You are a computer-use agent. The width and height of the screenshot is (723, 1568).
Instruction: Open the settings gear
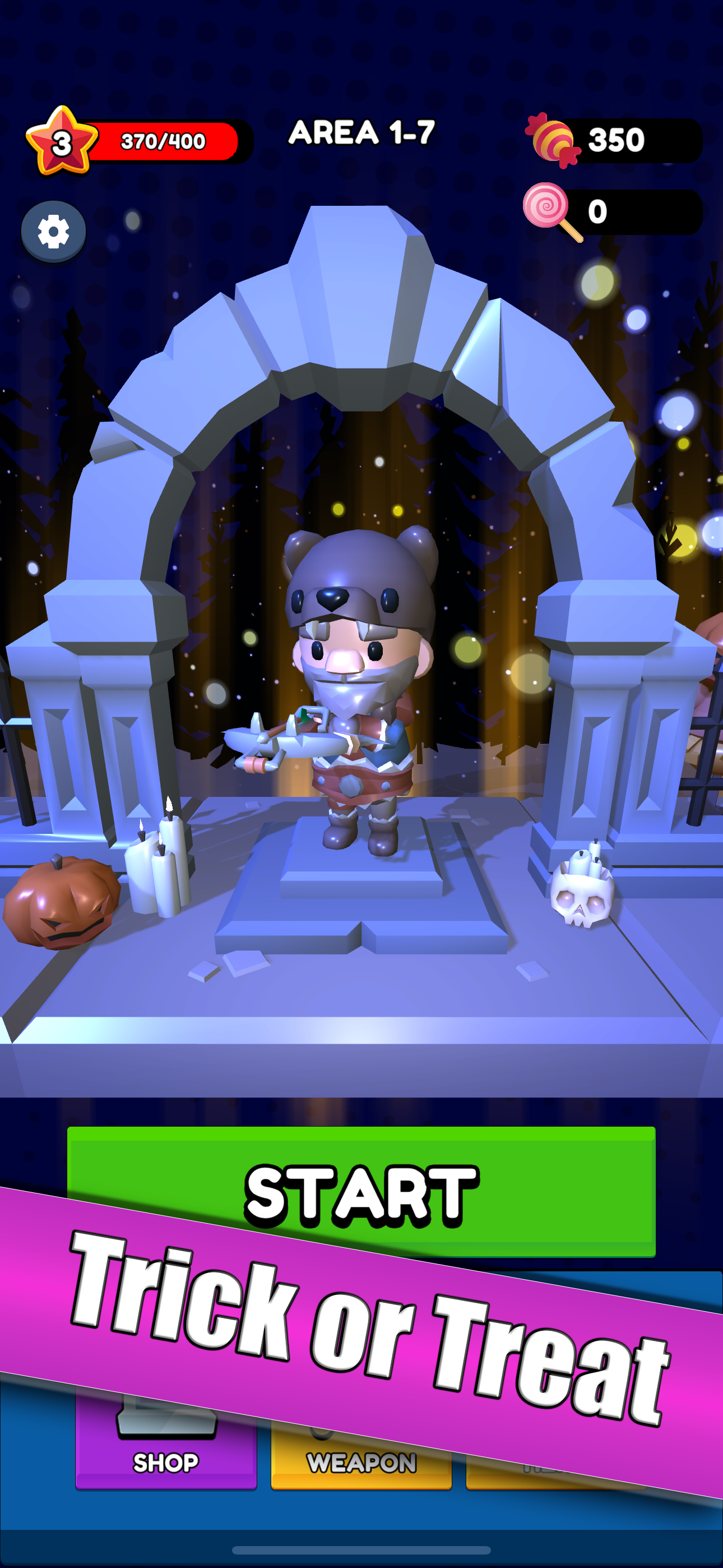tap(54, 233)
